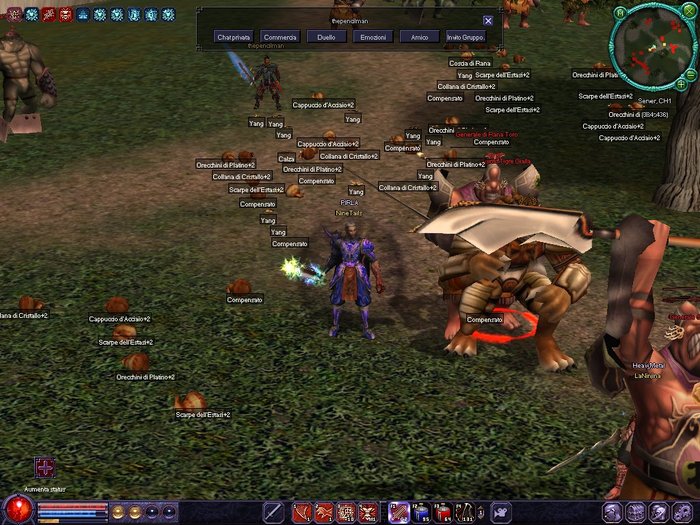700x525 pixels.
Task: Add the player with the Amico button
Action: point(419,37)
